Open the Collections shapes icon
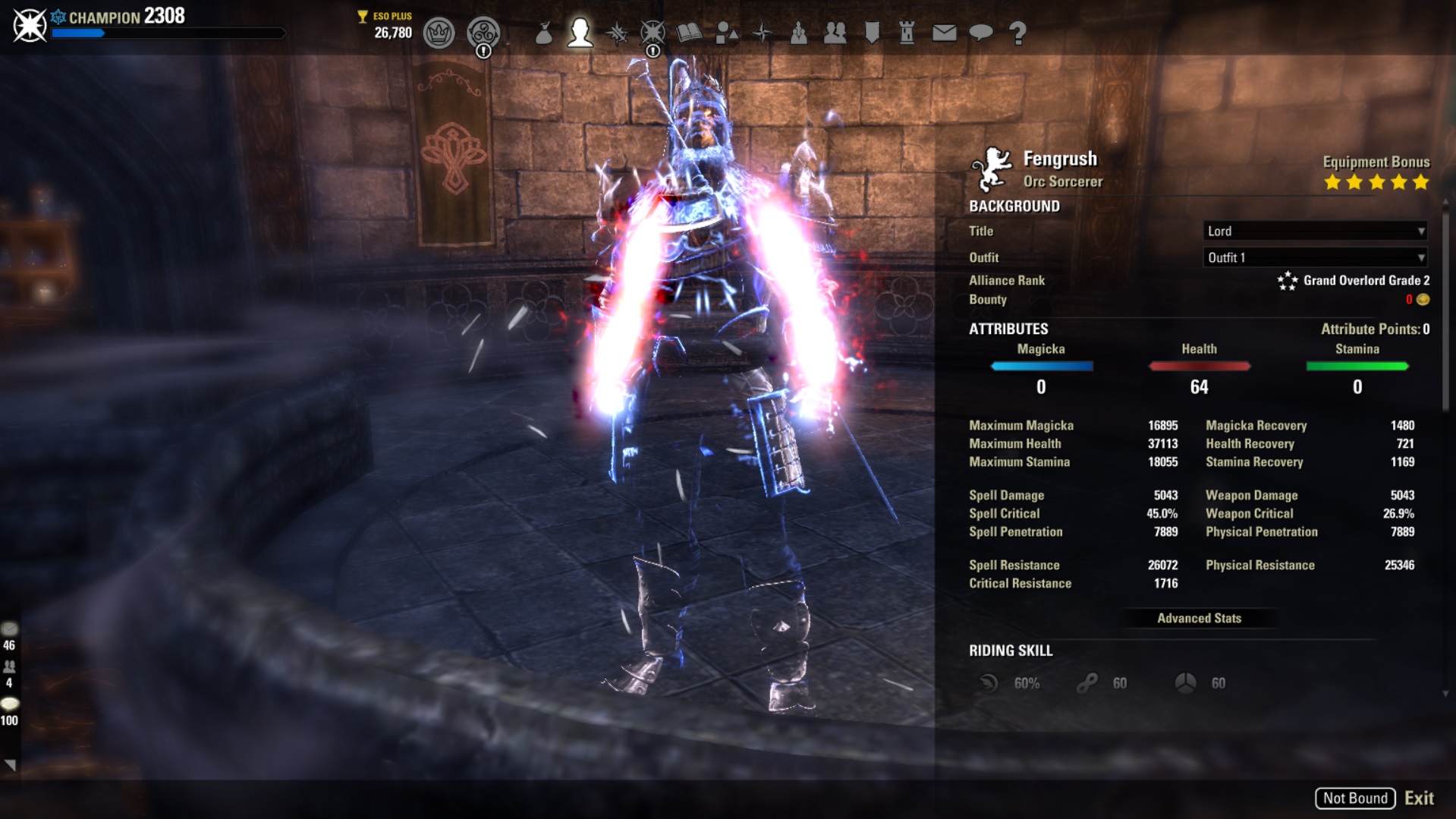 [x=726, y=33]
